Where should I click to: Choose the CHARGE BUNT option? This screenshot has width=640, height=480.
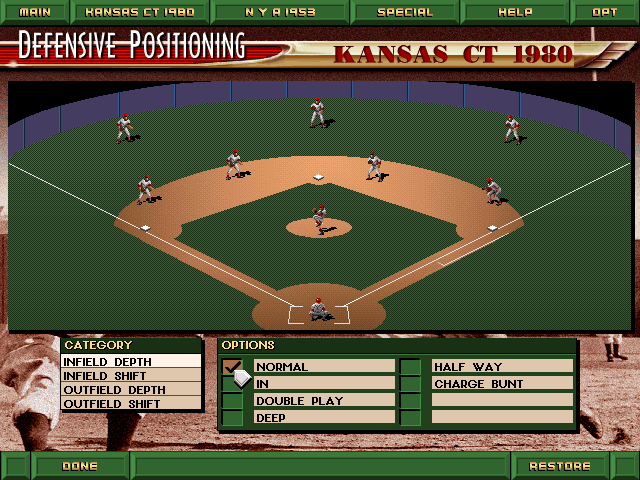[x=502, y=384]
